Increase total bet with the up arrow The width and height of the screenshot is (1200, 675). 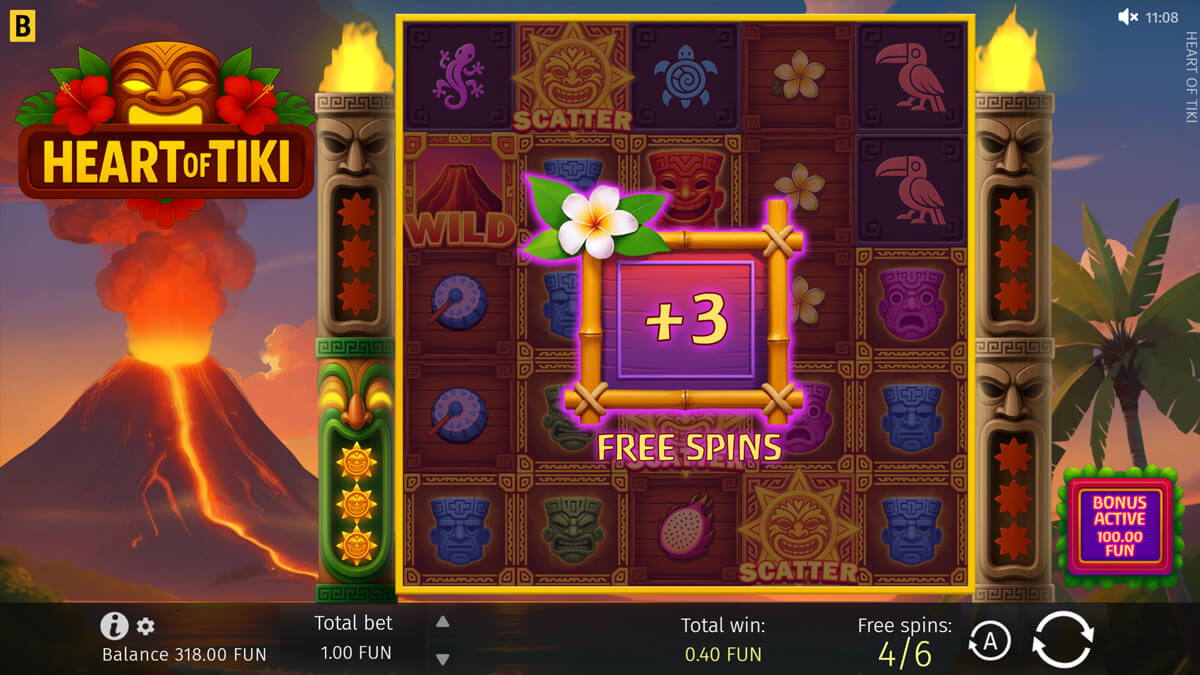[x=442, y=622]
